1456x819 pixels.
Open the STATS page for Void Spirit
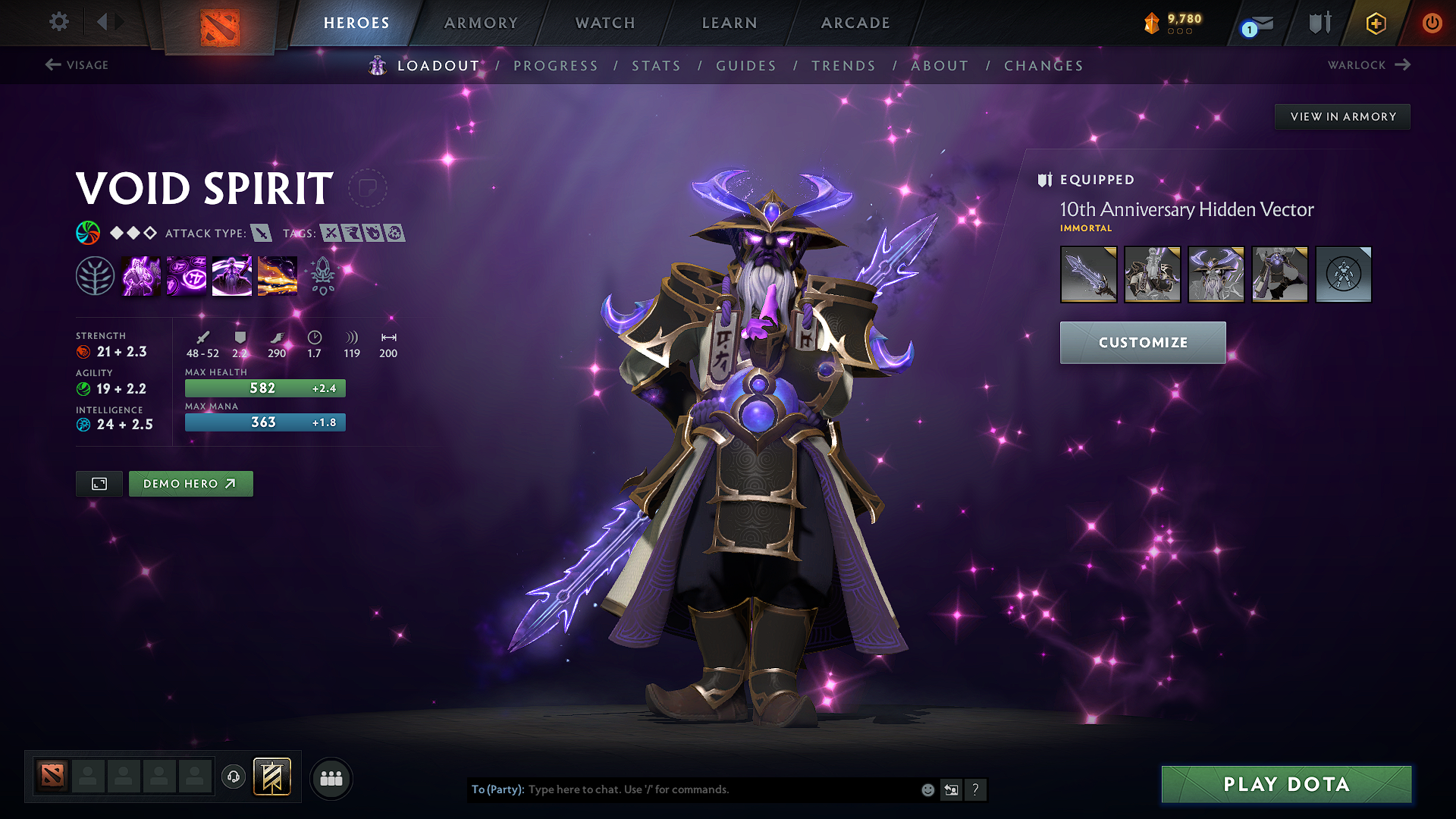coord(656,66)
